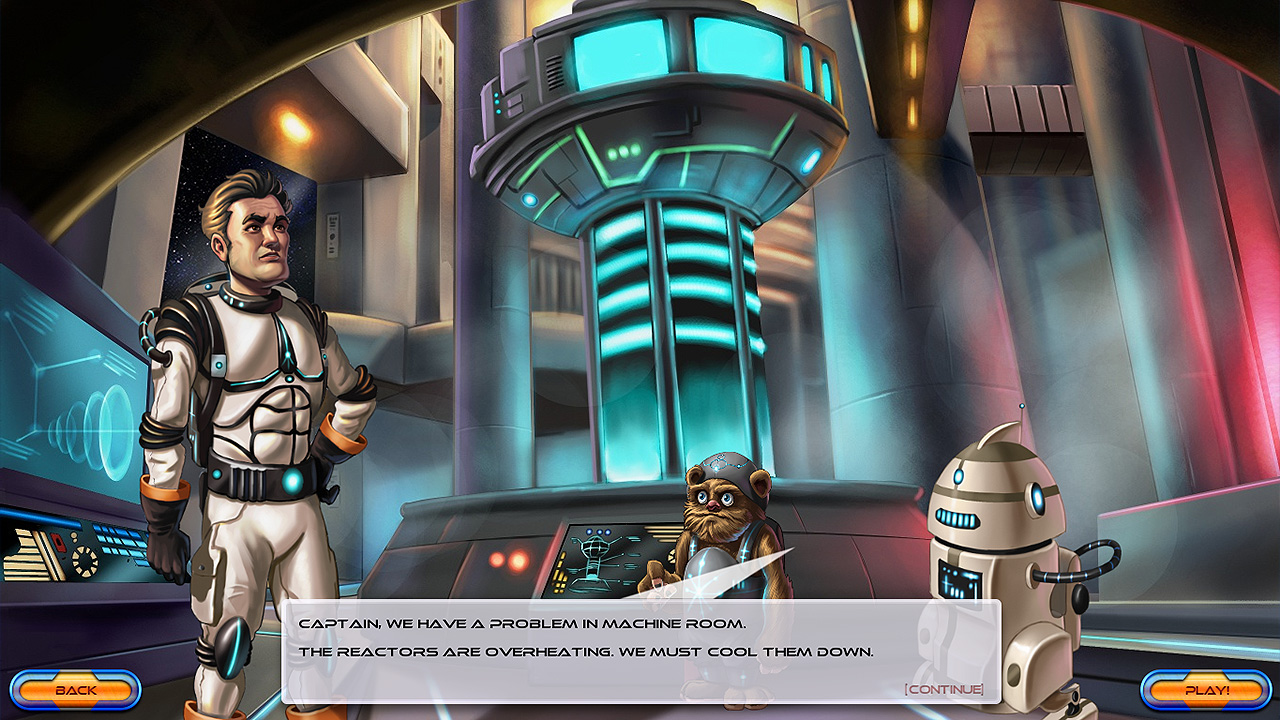Toggle the circular dial on the cockpit console
The height and width of the screenshot is (720, 1280).
click(85, 562)
